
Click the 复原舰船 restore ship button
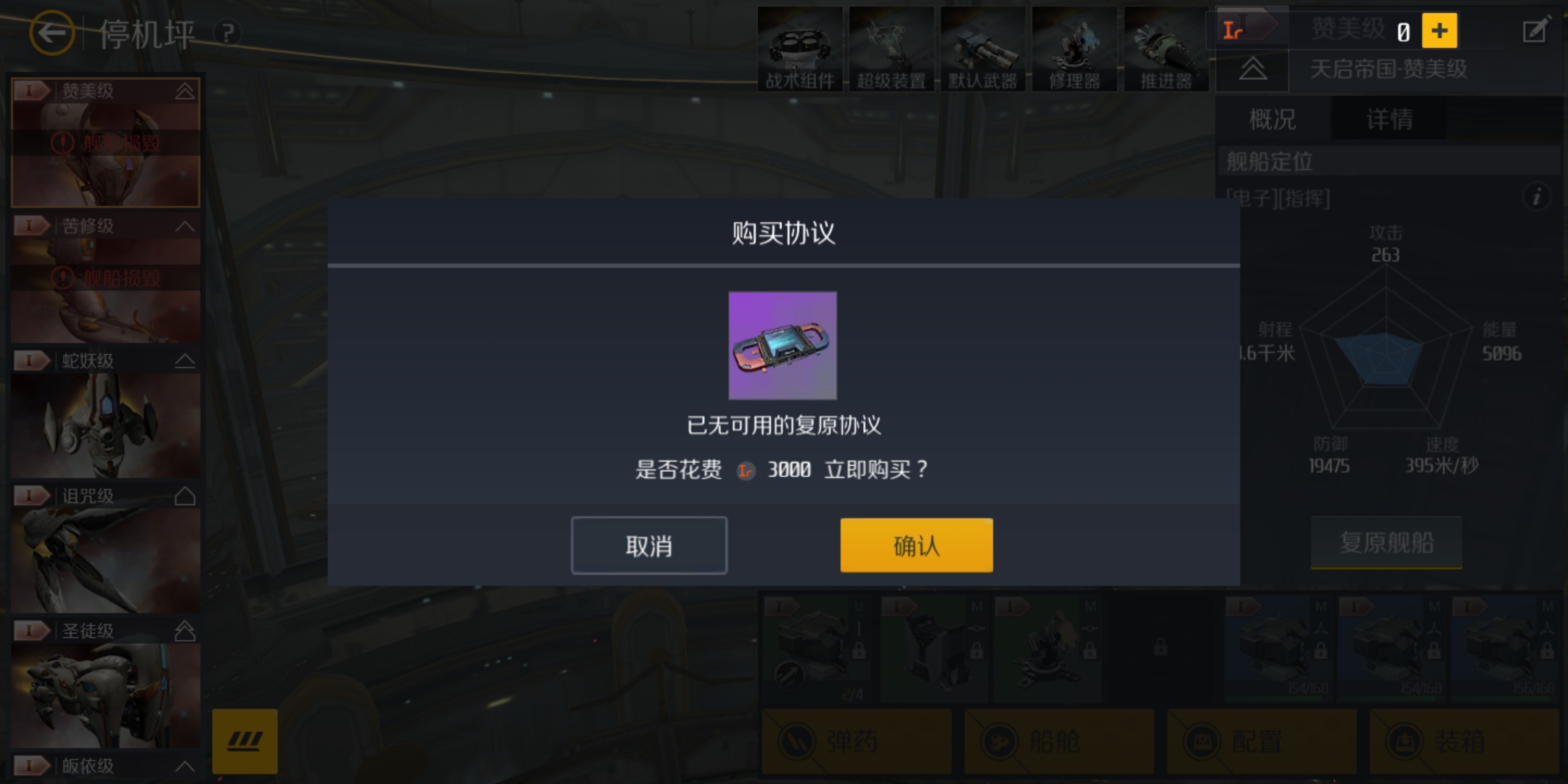pos(1387,543)
